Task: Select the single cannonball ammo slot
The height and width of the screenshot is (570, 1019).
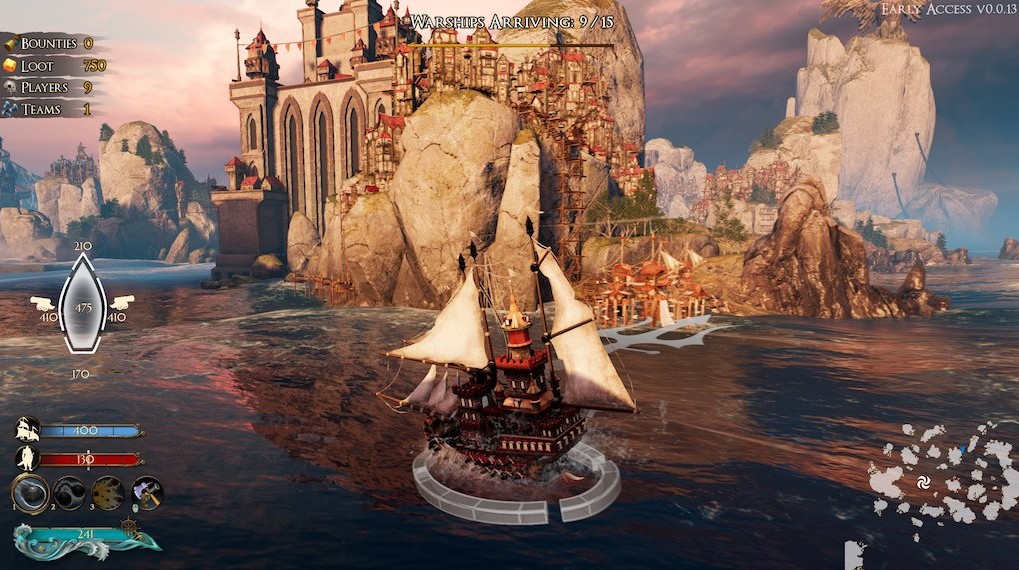Action: coord(30,492)
